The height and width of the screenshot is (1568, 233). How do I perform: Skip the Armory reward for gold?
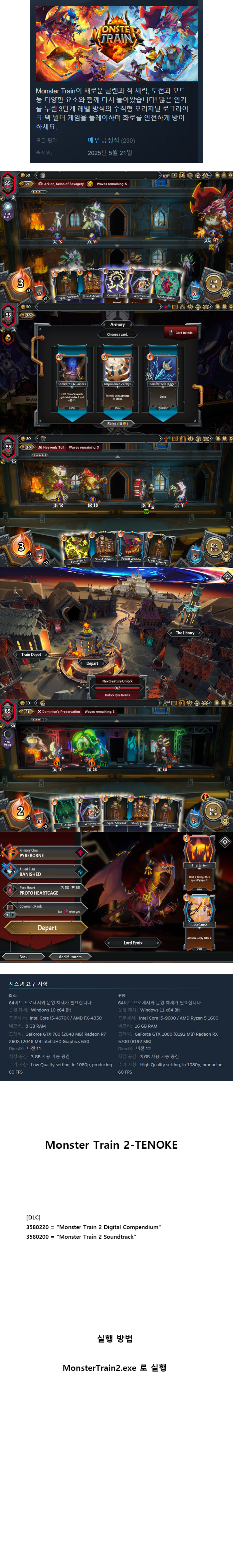pos(117,423)
